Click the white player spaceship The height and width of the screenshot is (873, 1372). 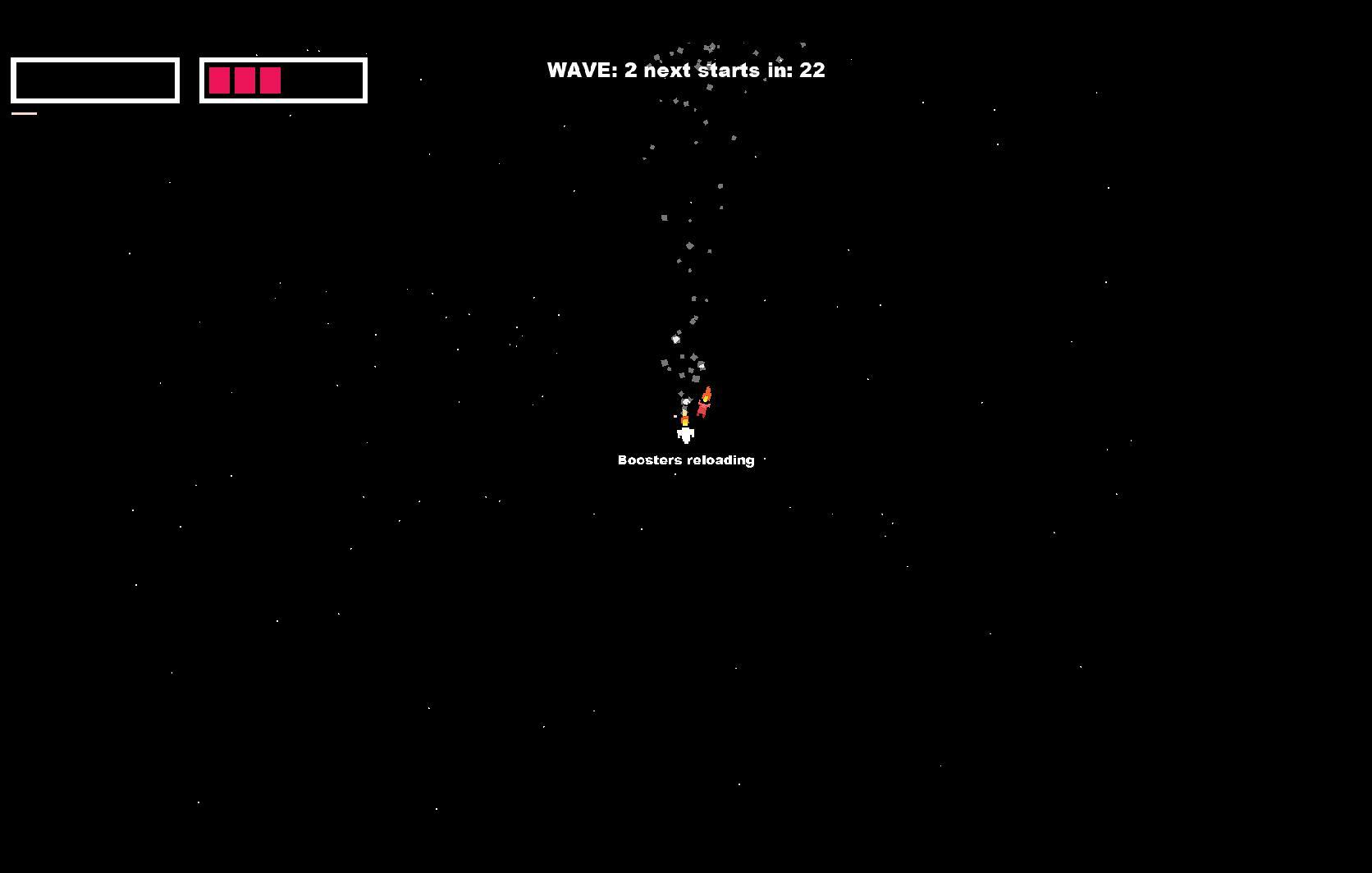pyautogui.click(x=686, y=436)
